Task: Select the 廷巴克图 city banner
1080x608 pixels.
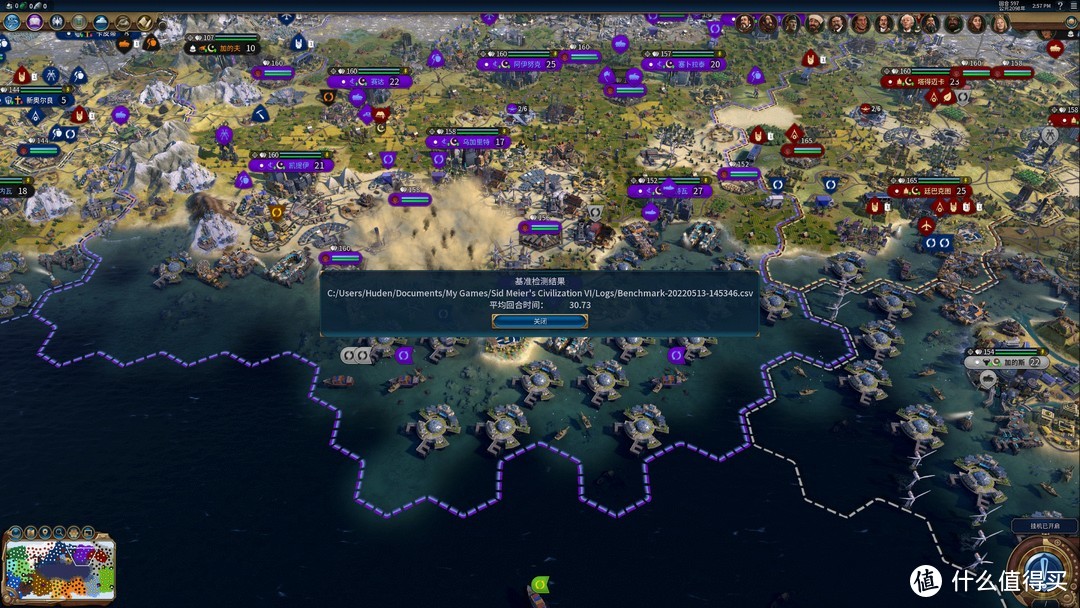Action: [937, 190]
